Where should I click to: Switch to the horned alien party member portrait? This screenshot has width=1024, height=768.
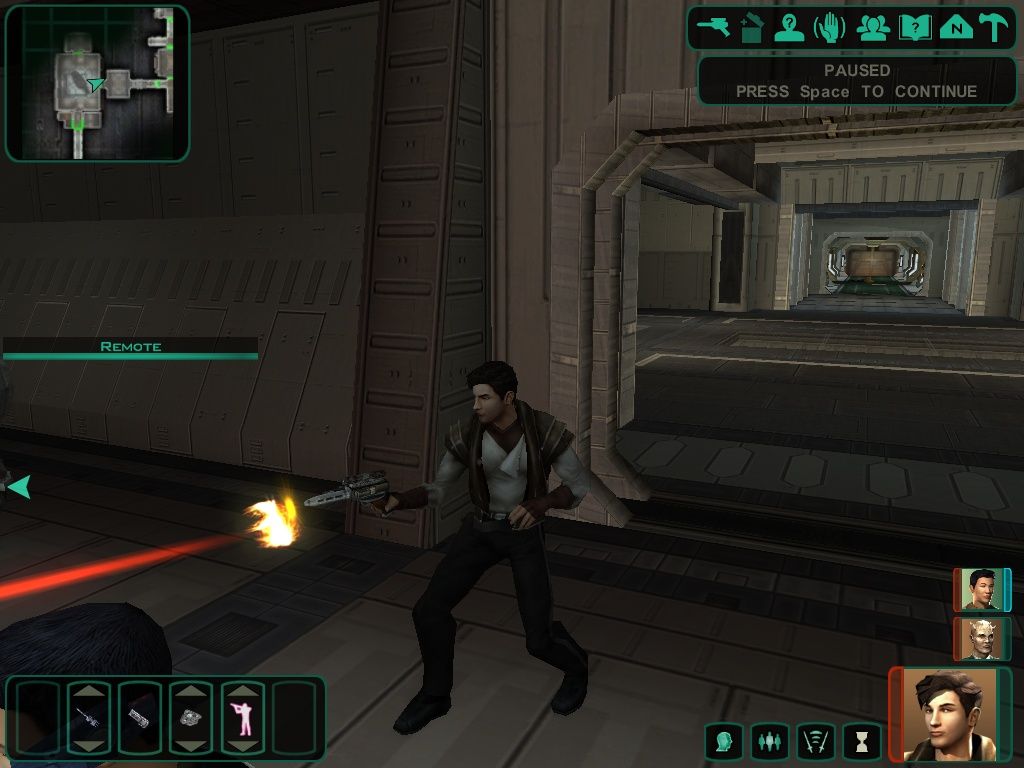981,638
